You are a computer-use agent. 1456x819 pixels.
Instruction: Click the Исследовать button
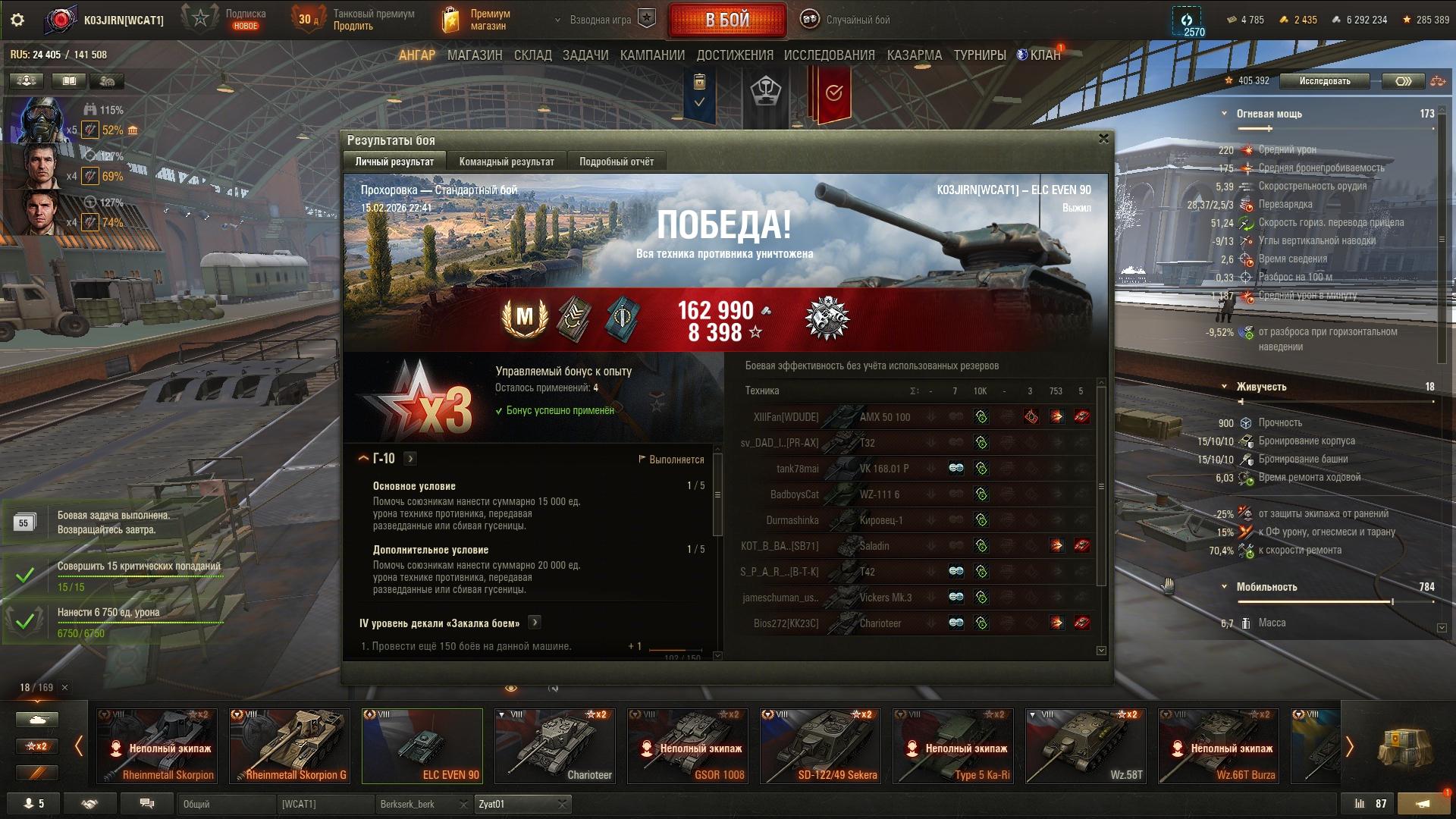pos(1324,81)
